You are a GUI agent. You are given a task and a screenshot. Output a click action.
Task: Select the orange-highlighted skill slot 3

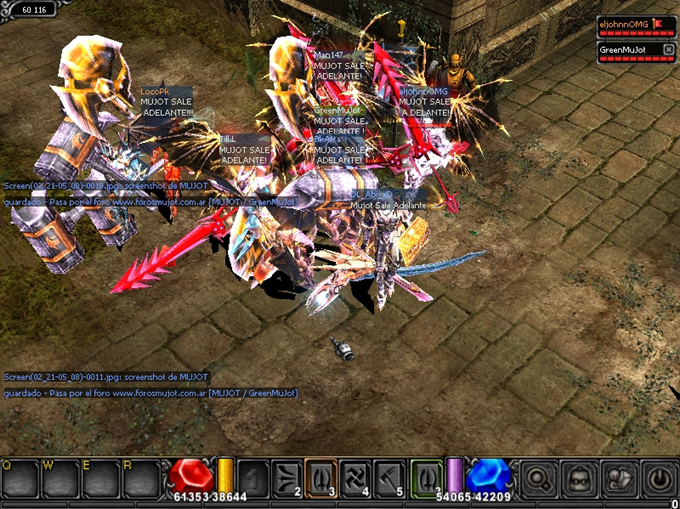321,476
